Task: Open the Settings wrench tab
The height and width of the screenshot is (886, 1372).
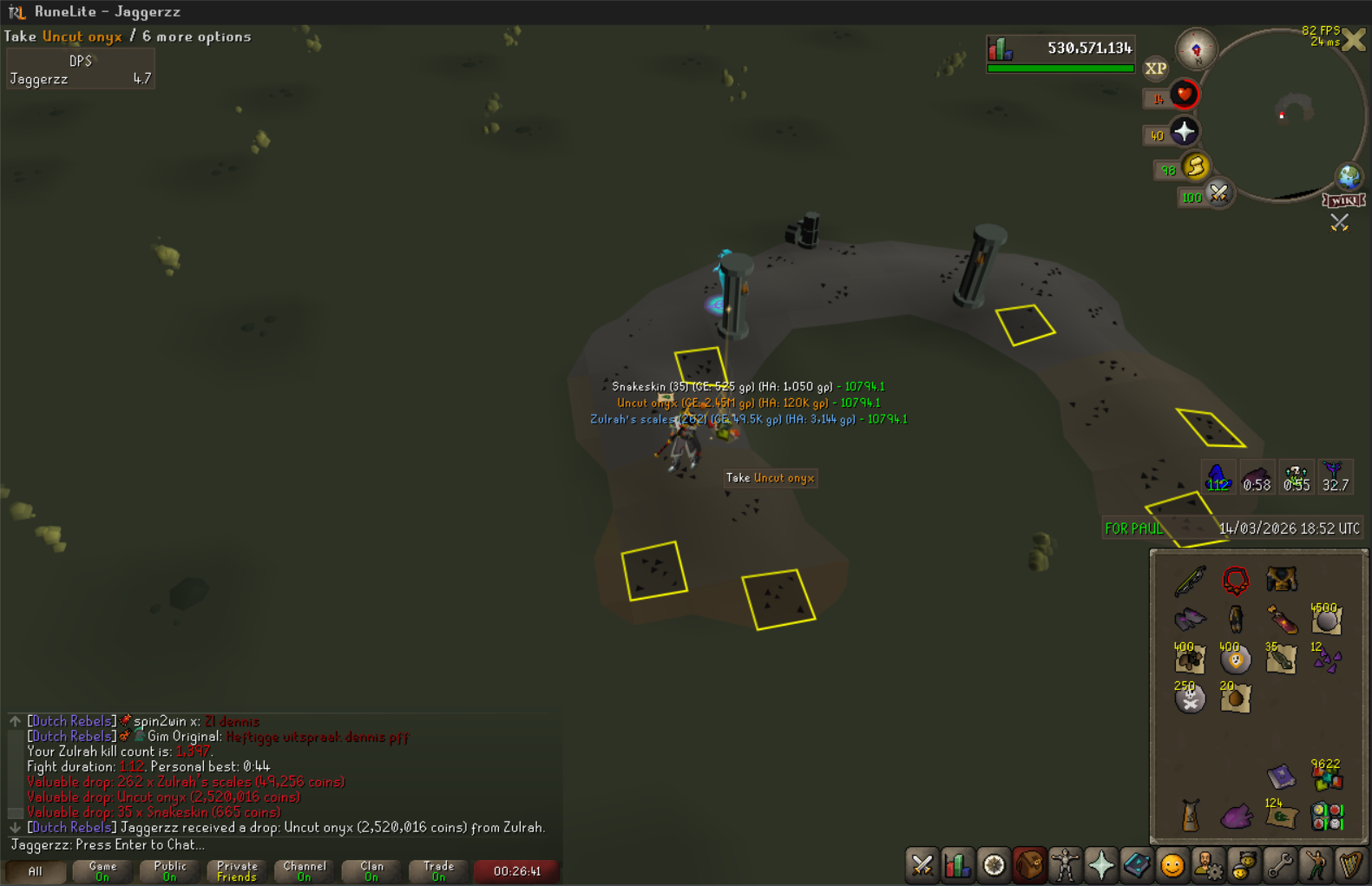Action: [x=1279, y=865]
